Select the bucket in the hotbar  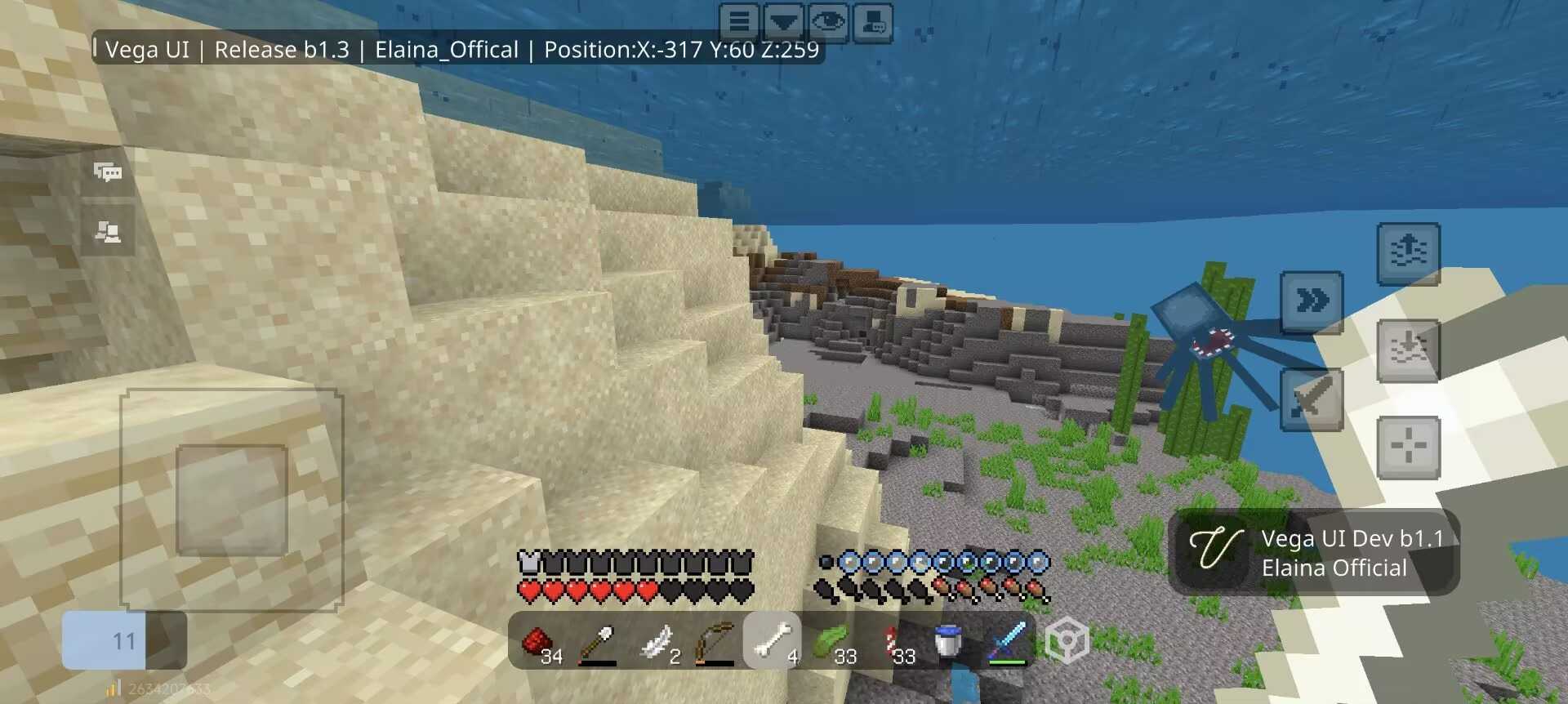point(947,642)
